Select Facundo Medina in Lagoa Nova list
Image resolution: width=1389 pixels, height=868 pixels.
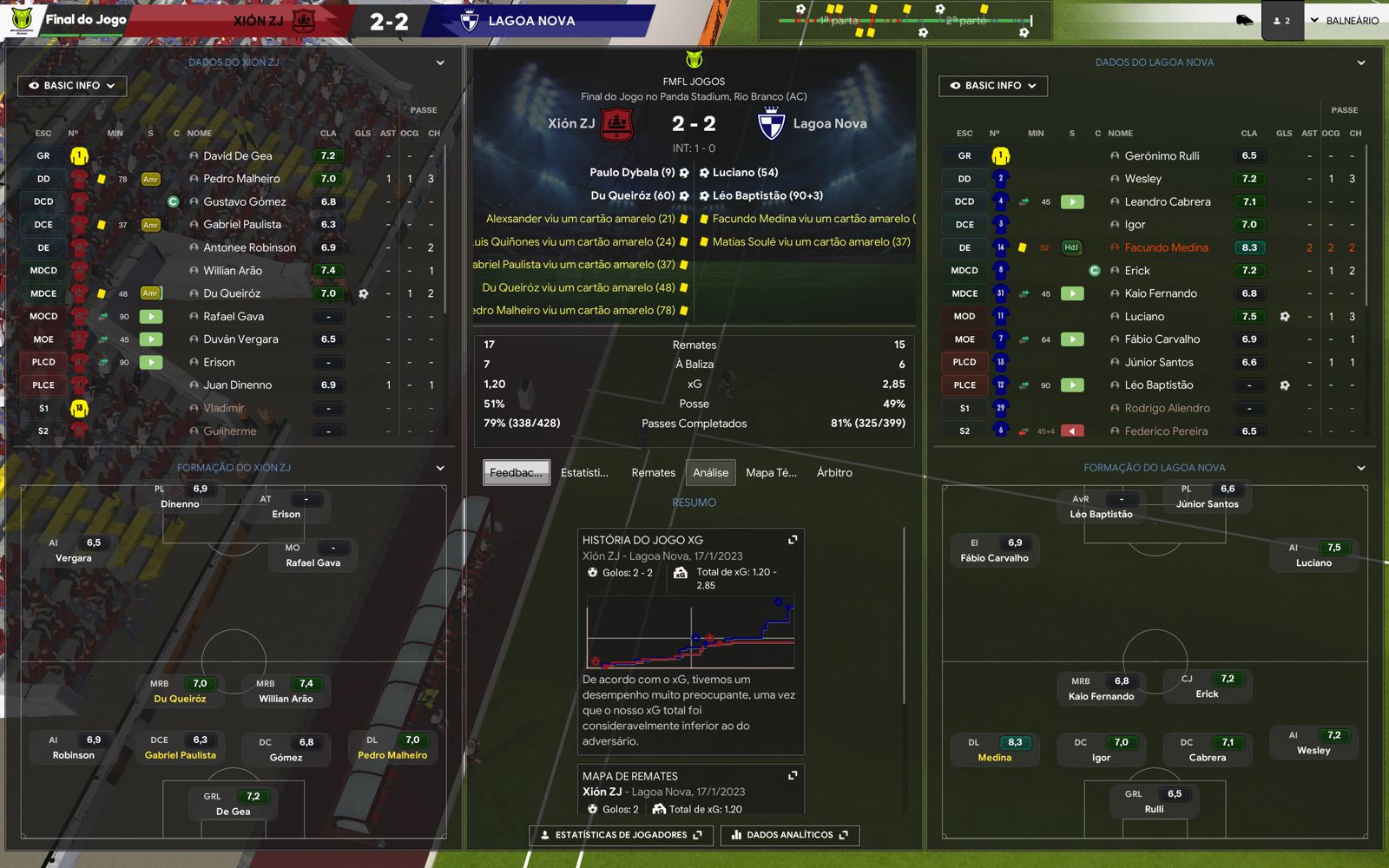(x=1166, y=247)
